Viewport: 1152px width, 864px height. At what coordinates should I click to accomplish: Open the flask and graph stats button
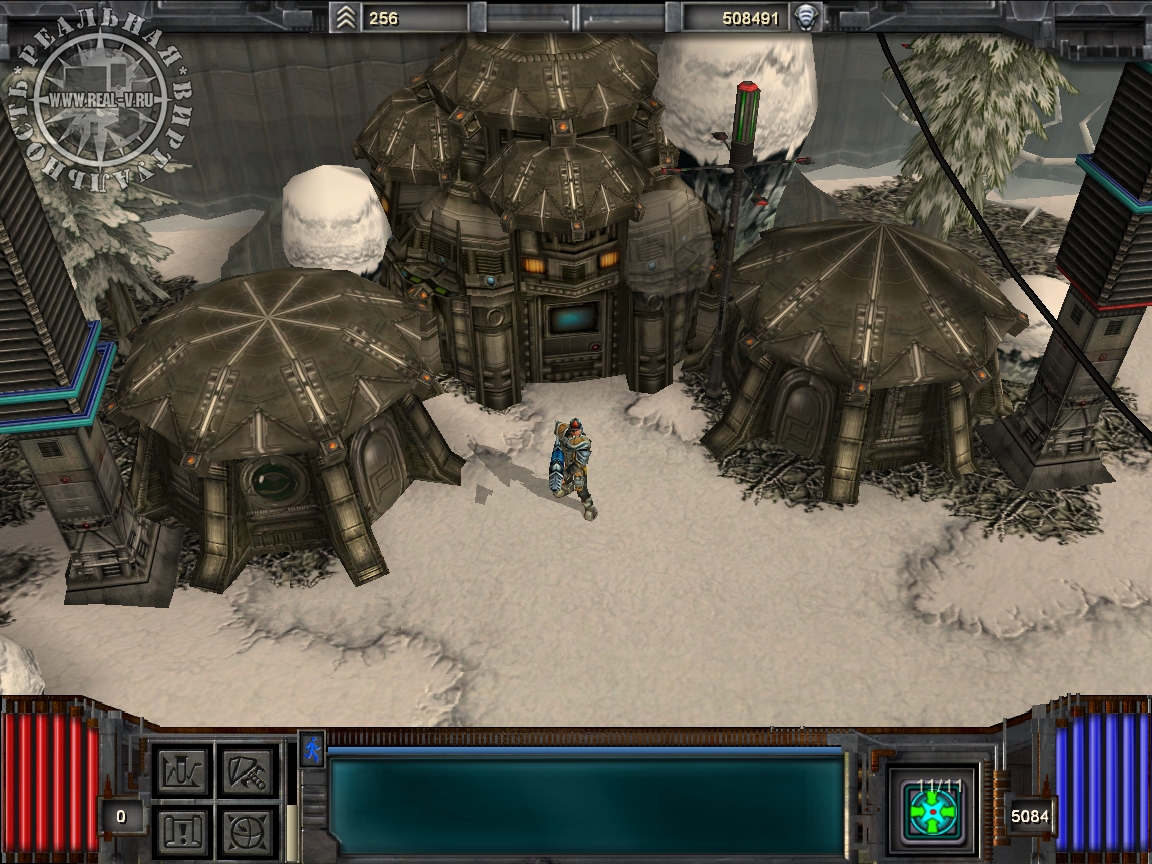point(182,771)
